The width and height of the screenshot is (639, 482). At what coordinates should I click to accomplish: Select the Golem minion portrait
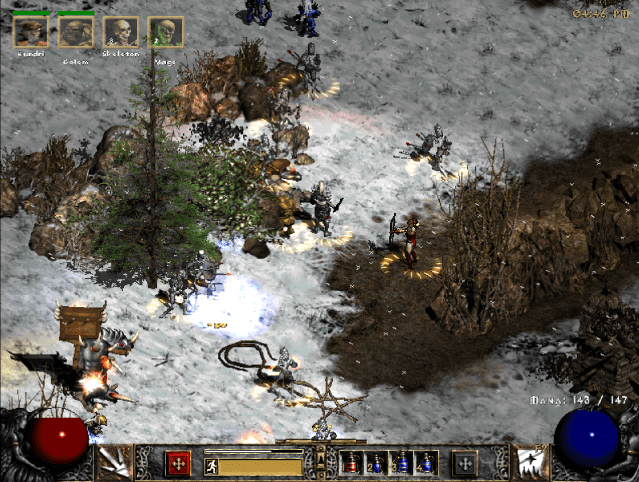(75, 32)
